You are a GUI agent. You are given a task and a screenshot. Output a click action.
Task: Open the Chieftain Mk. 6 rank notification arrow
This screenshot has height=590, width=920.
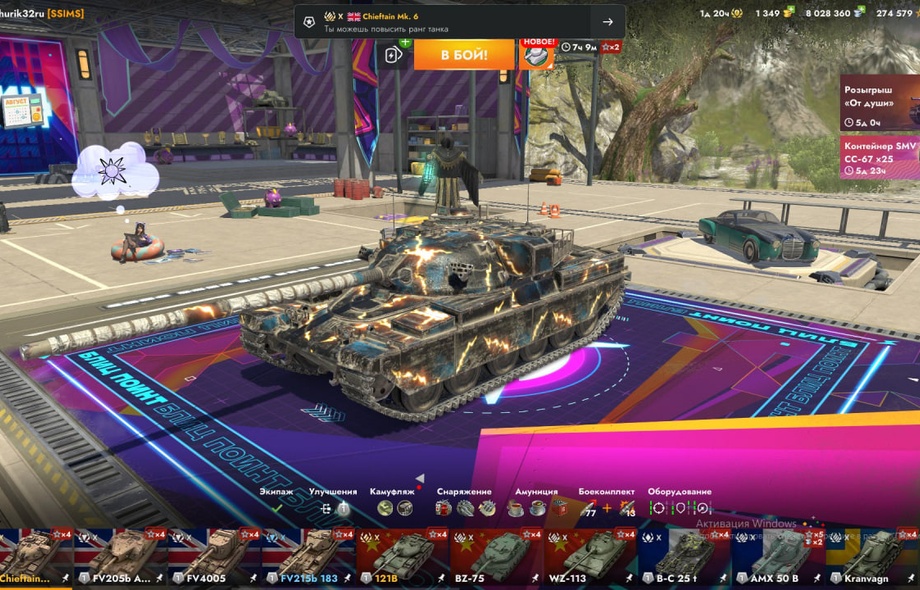[607, 22]
